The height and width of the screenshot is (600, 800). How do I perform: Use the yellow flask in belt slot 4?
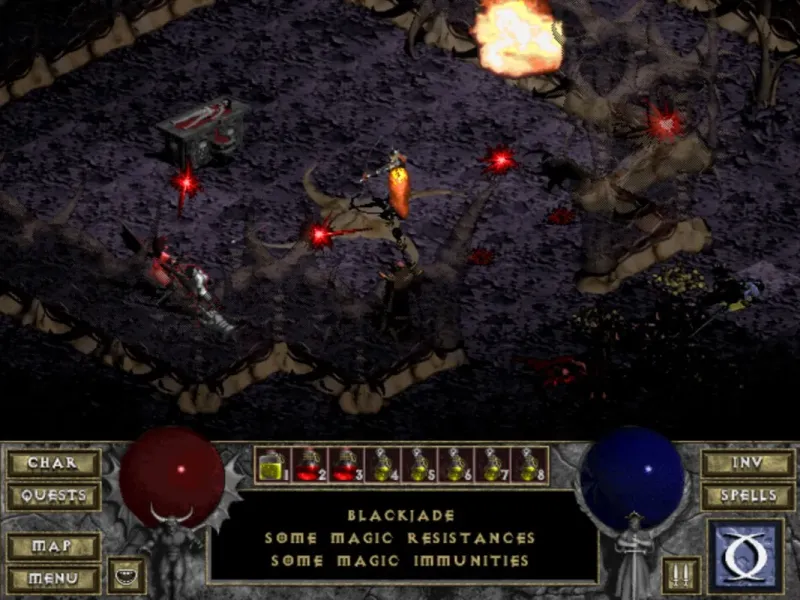point(381,465)
